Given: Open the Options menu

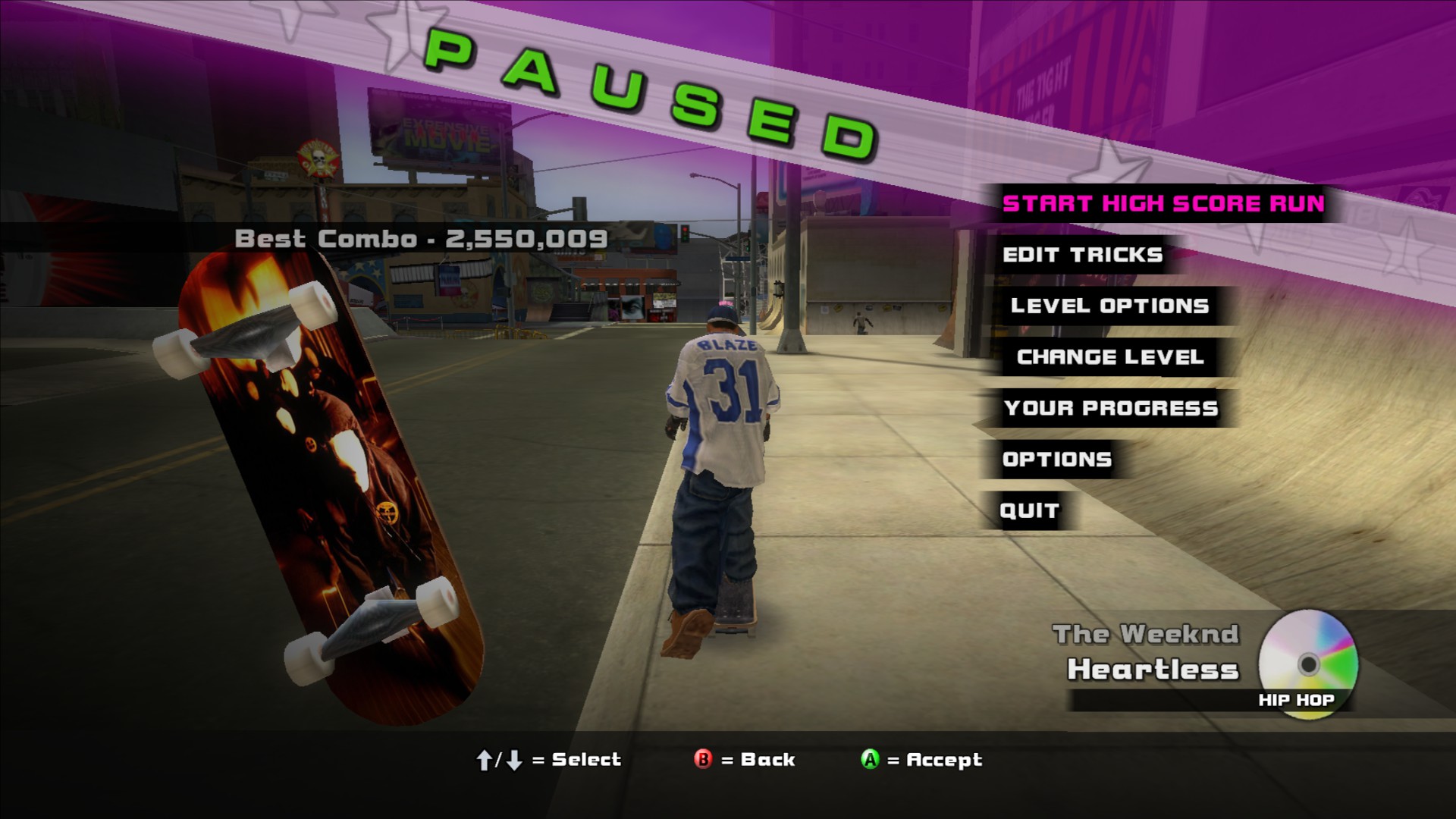Looking at the screenshot, I should click(x=1057, y=460).
